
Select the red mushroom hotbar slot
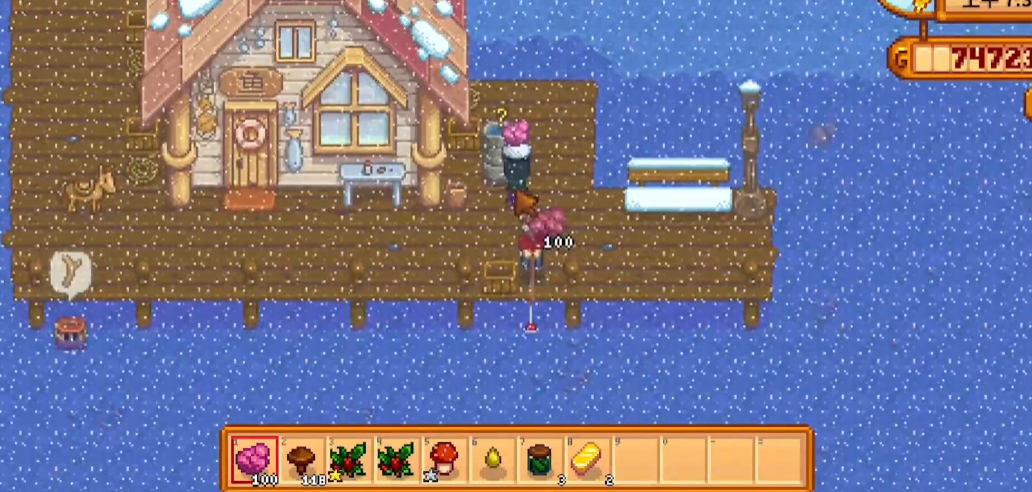tap(443, 460)
